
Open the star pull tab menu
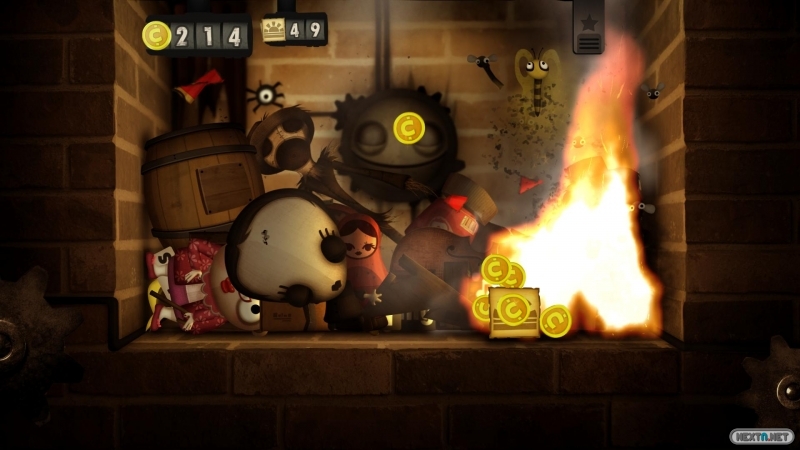pos(589,29)
